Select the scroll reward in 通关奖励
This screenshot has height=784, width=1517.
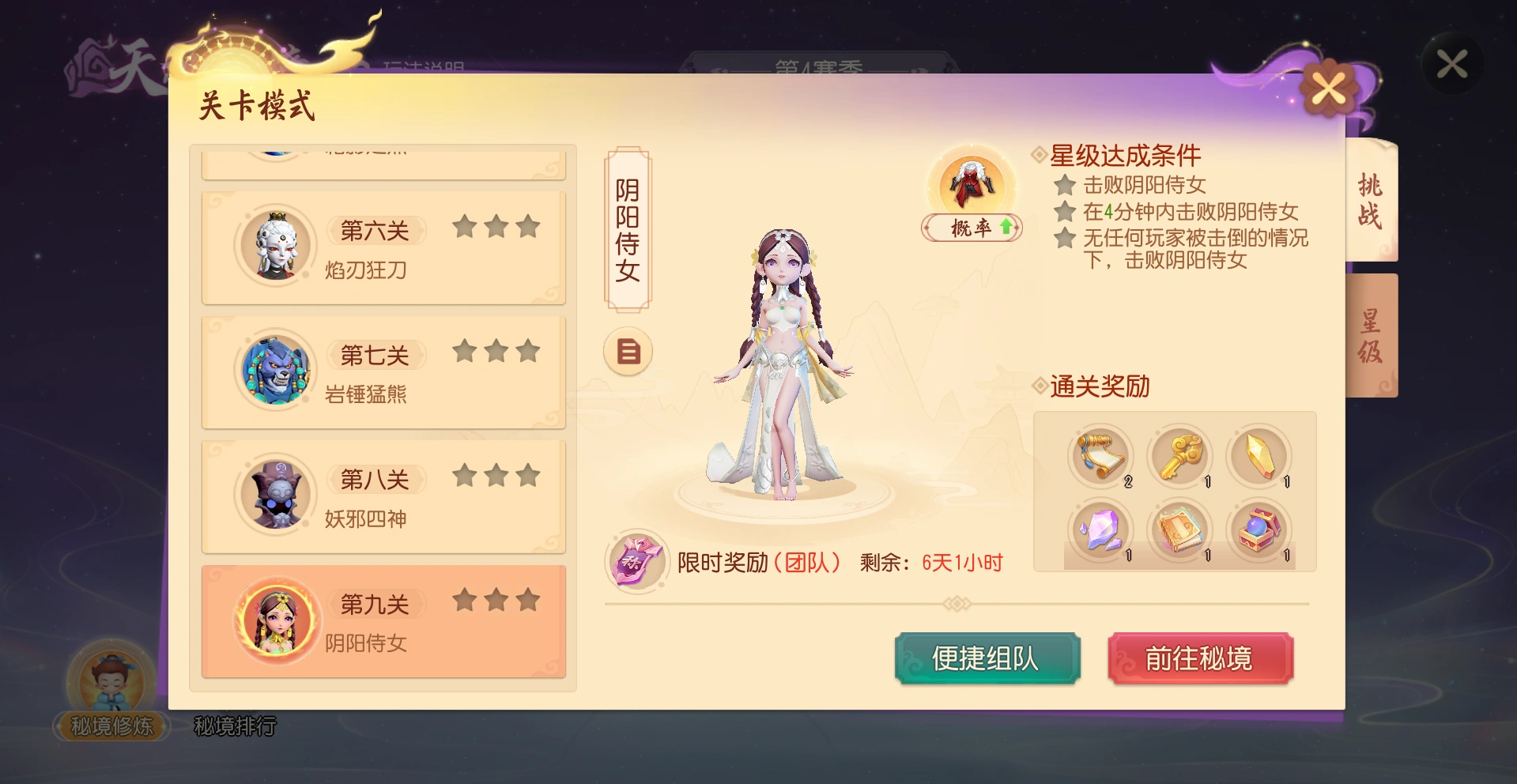tap(1100, 457)
